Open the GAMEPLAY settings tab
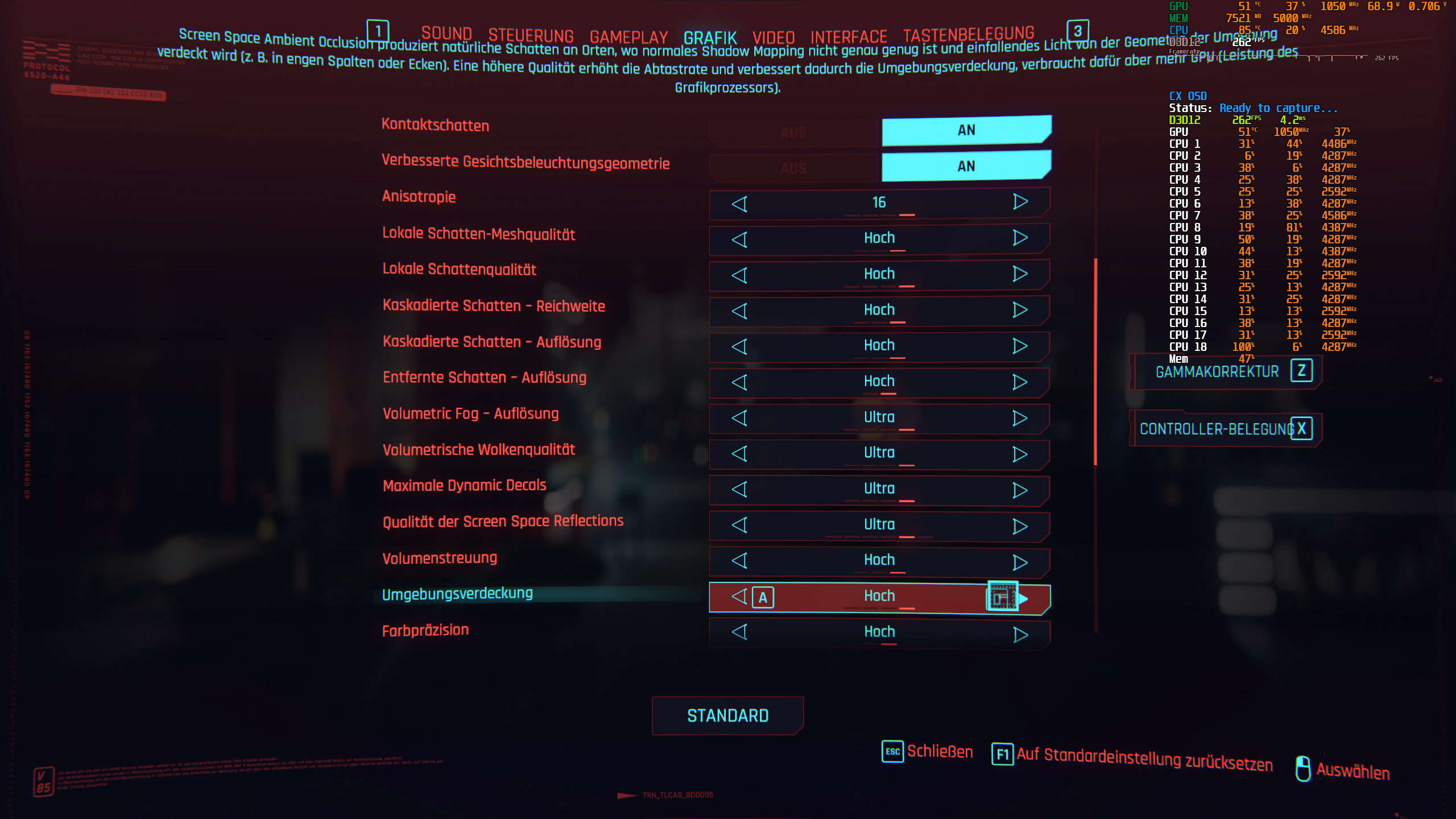The image size is (1456, 819). coord(628,36)
